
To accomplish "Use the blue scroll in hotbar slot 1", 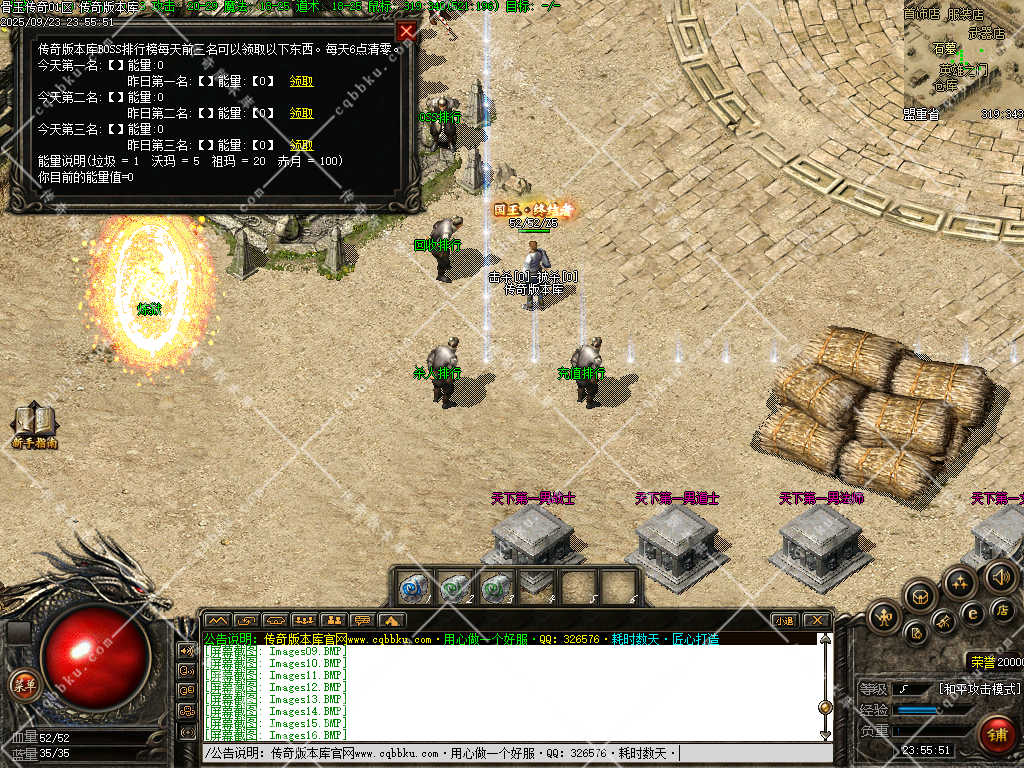I will click(x=411, y=587).
